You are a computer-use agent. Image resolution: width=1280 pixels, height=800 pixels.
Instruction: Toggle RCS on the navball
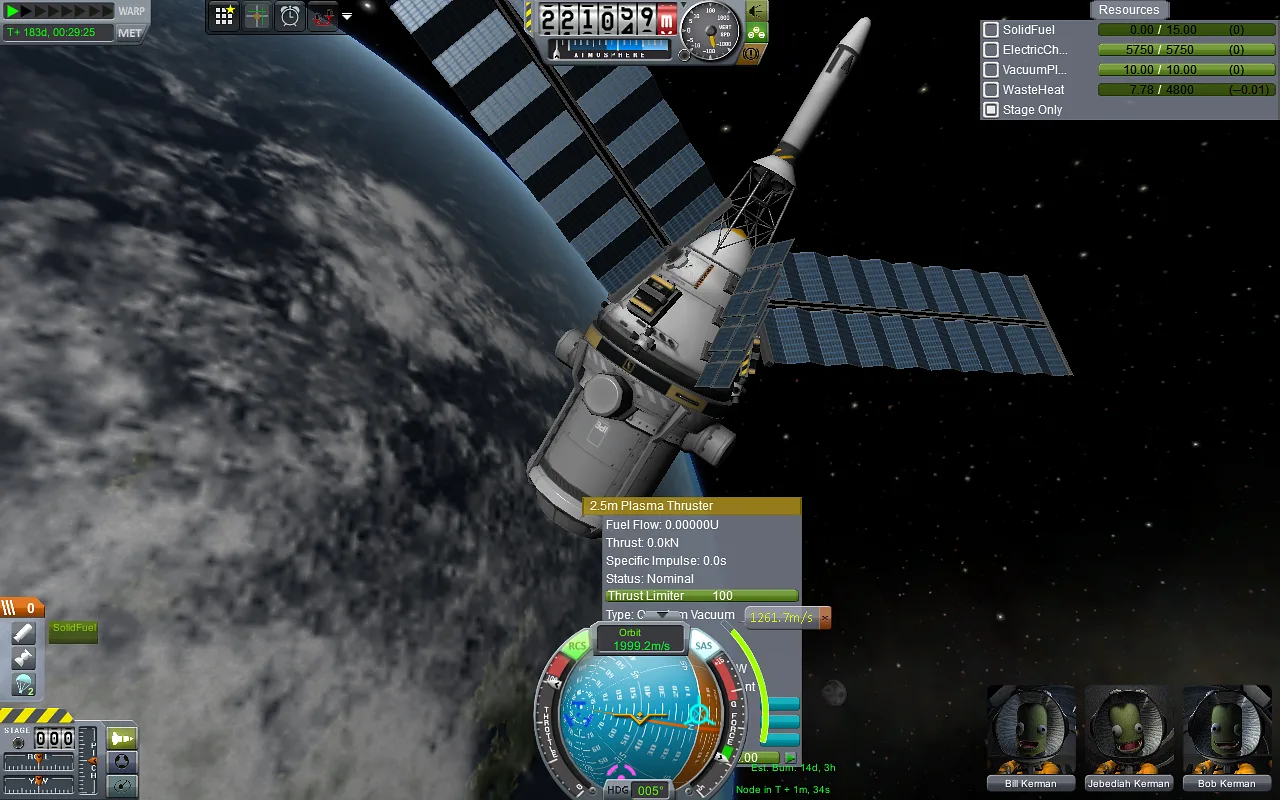click(x=576, y=645)
